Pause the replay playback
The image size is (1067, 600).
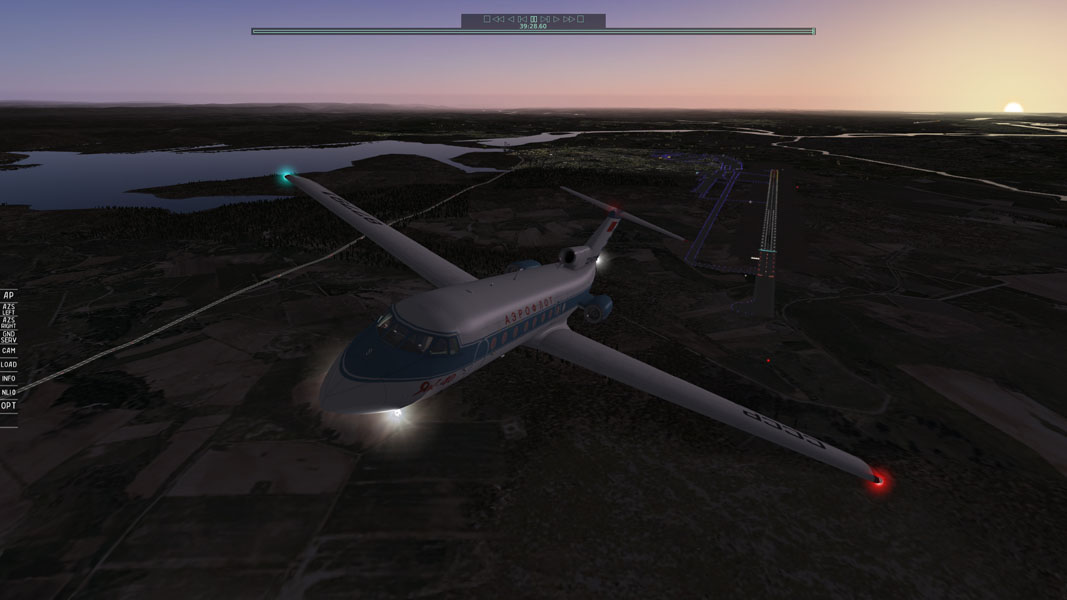[534, 19]
